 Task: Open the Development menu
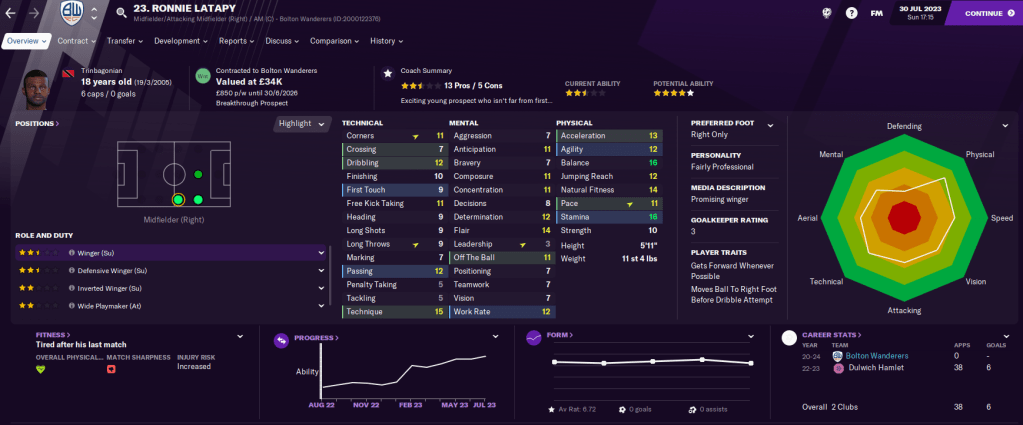coord(180,41)
